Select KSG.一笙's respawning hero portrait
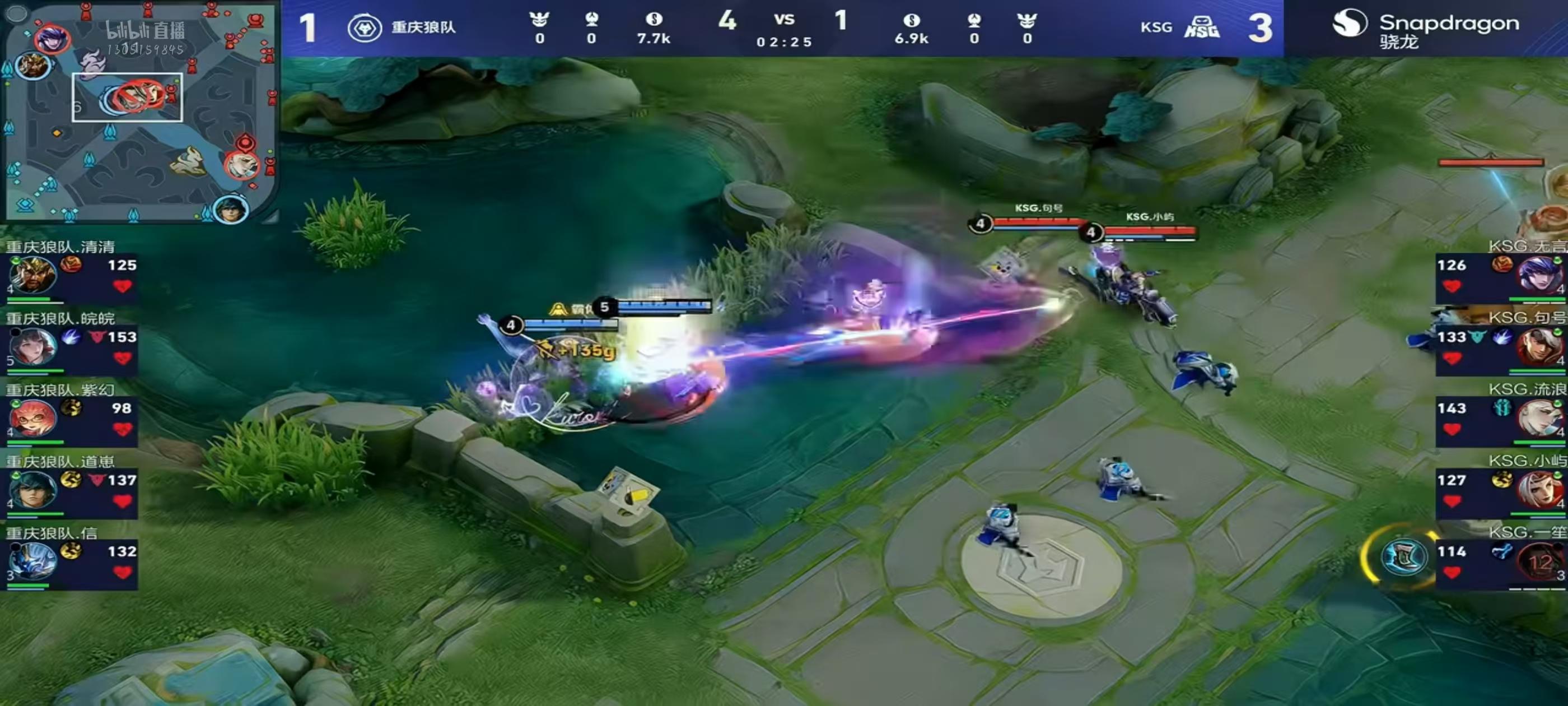Image resolution: width=1568 pixels, height=706 pixels. [x=1540, y=562]
